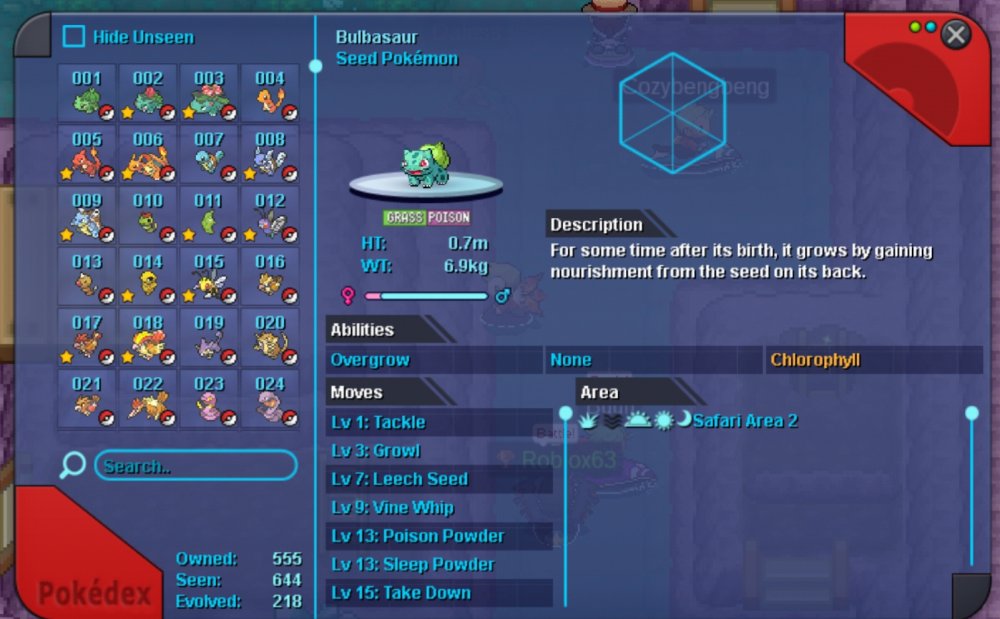
Task: View the Chlorophyll hidden ability
Action: click(874, 360)
